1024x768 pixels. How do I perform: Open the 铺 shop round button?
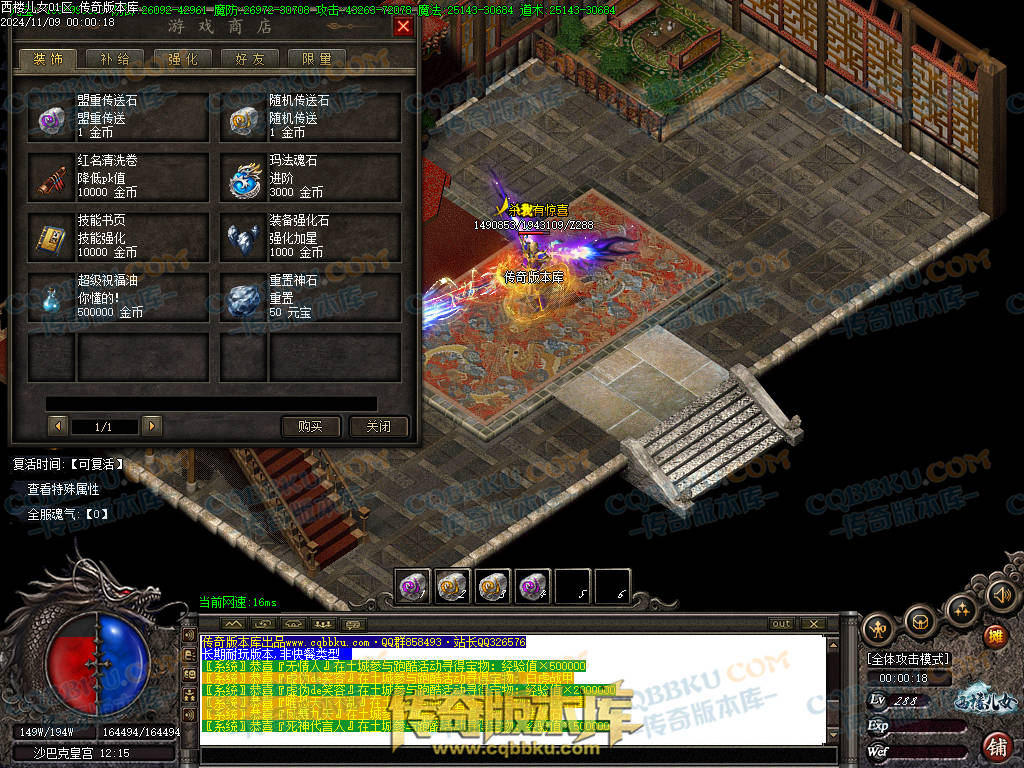tap(996, 745)
